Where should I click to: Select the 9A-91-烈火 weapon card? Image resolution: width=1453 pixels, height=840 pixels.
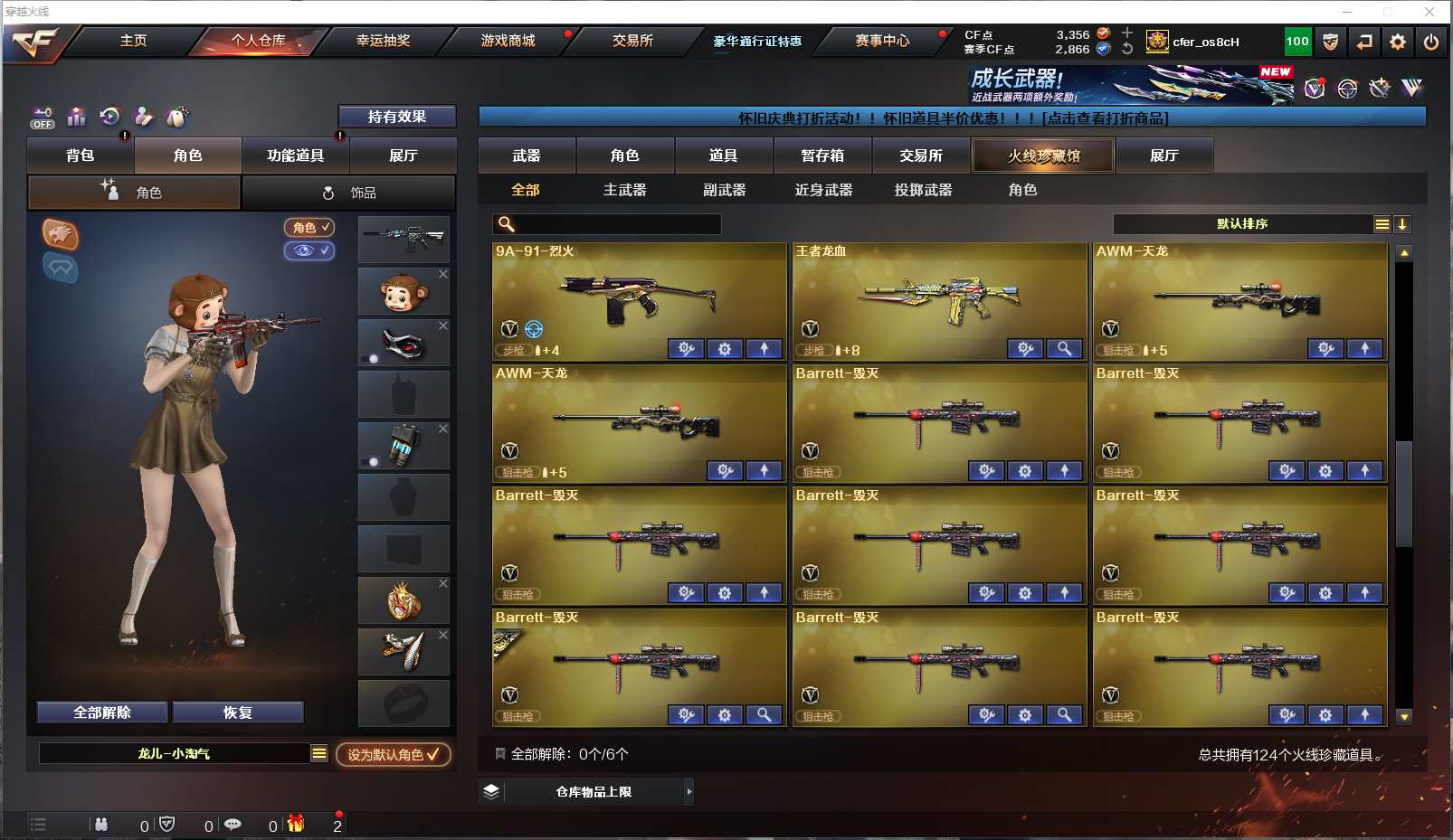click(639, 300)
